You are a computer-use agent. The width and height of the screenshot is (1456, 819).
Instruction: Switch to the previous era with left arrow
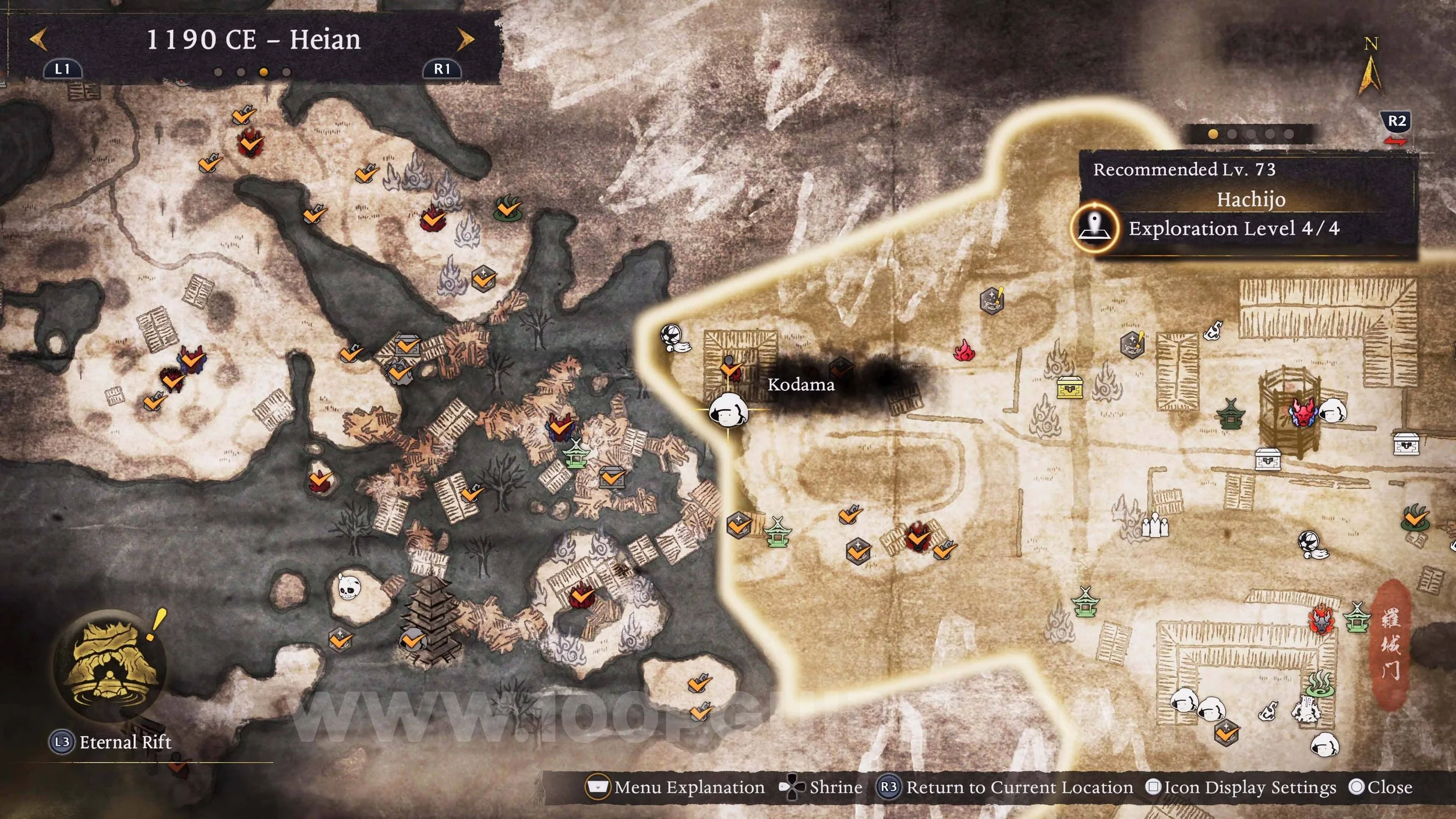(38, 40)
